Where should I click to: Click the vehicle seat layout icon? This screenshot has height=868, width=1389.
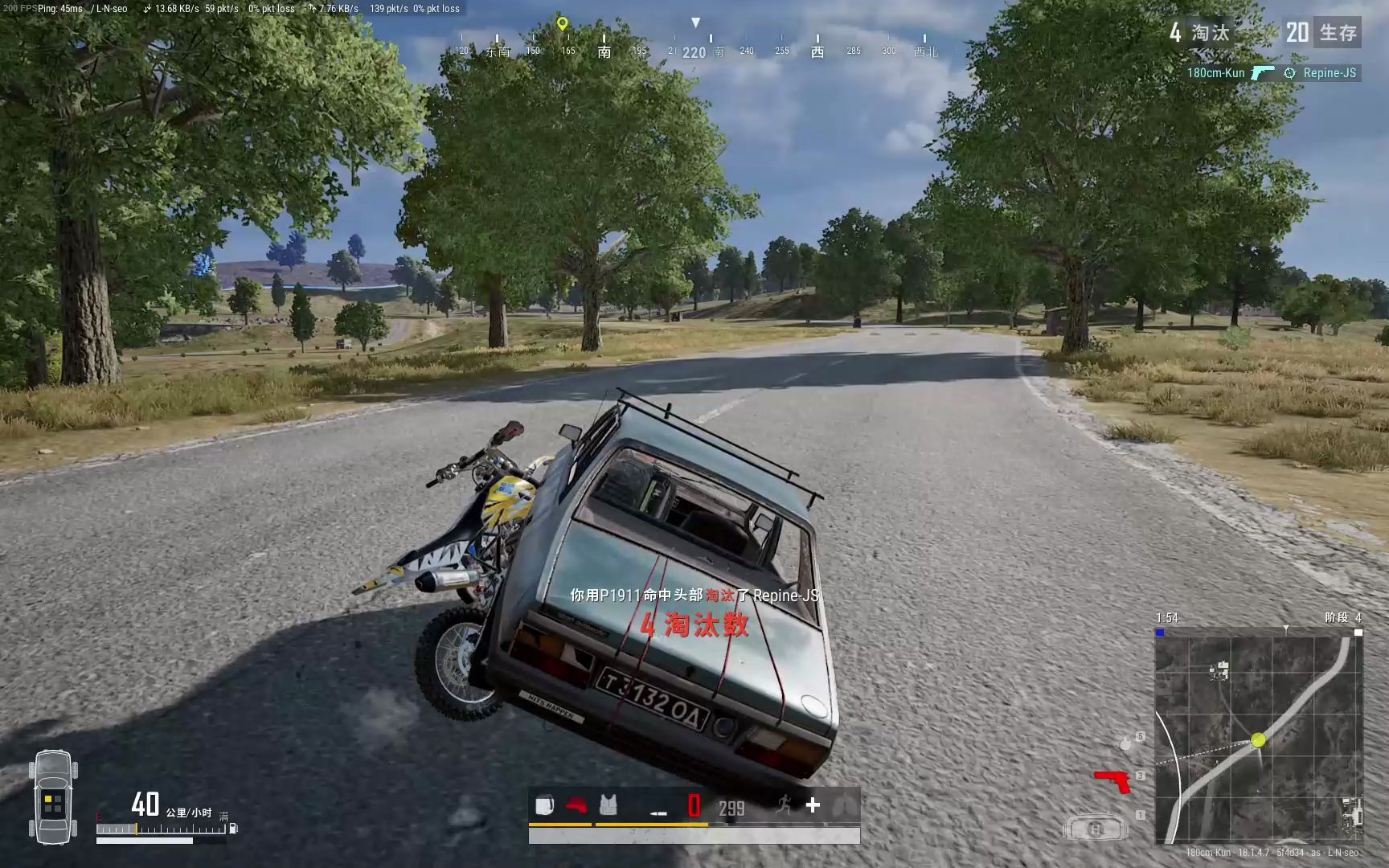[53, 797]
